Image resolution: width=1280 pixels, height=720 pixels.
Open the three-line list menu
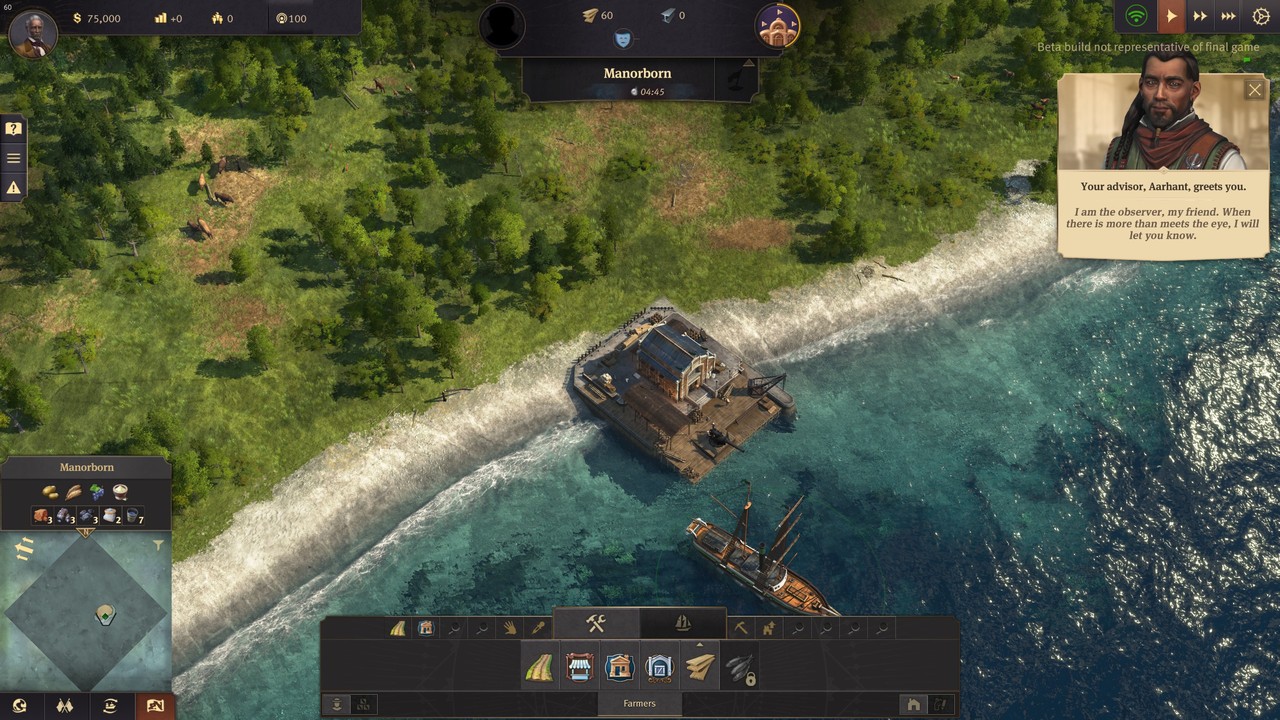point(13,158)
